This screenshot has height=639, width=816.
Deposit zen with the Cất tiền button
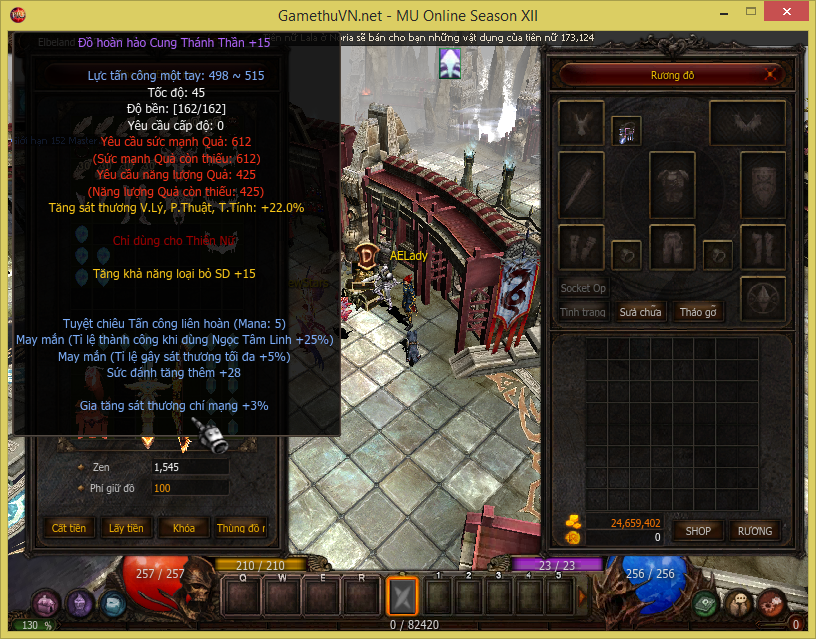coord(69,527)
